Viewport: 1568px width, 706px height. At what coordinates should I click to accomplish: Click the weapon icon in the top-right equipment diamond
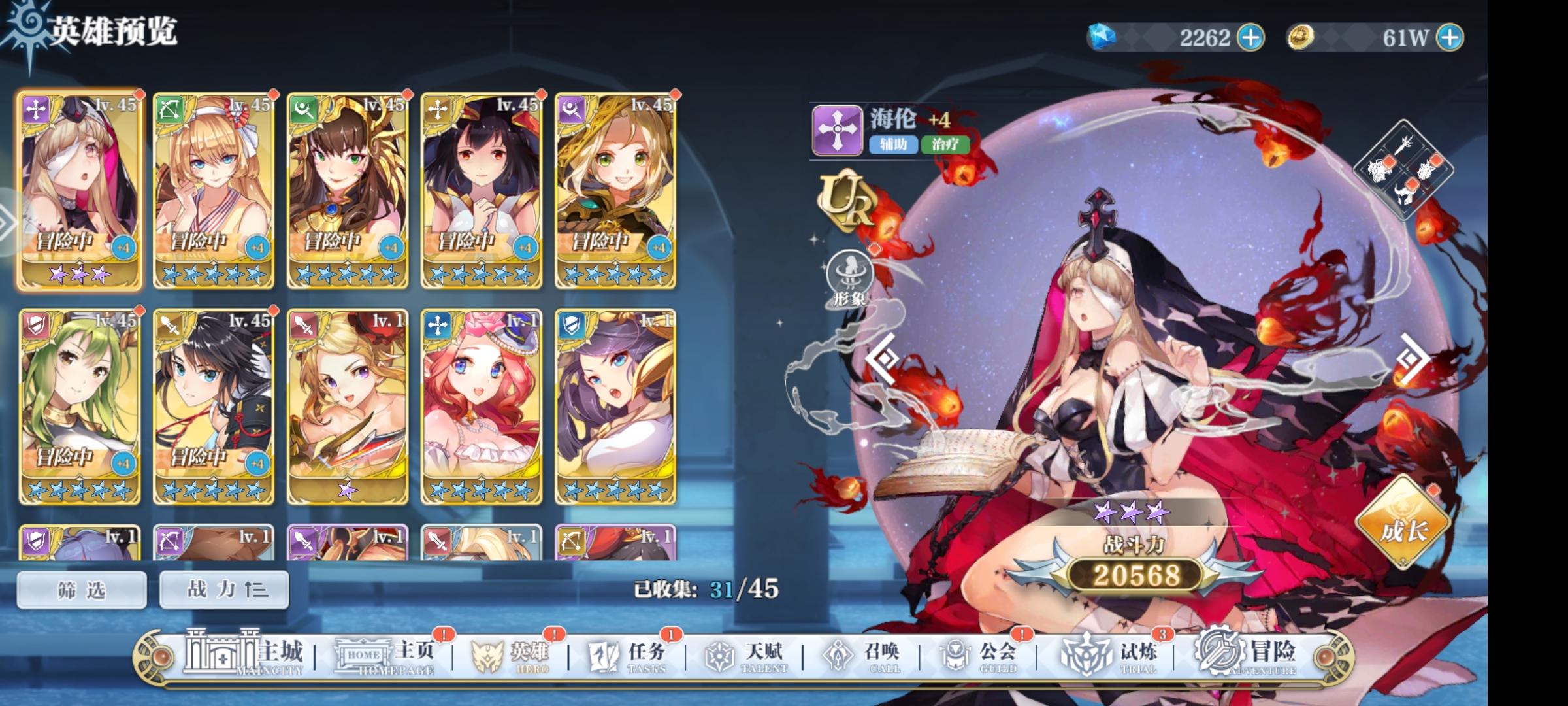pyautogui.click(x=1403, y=145)
